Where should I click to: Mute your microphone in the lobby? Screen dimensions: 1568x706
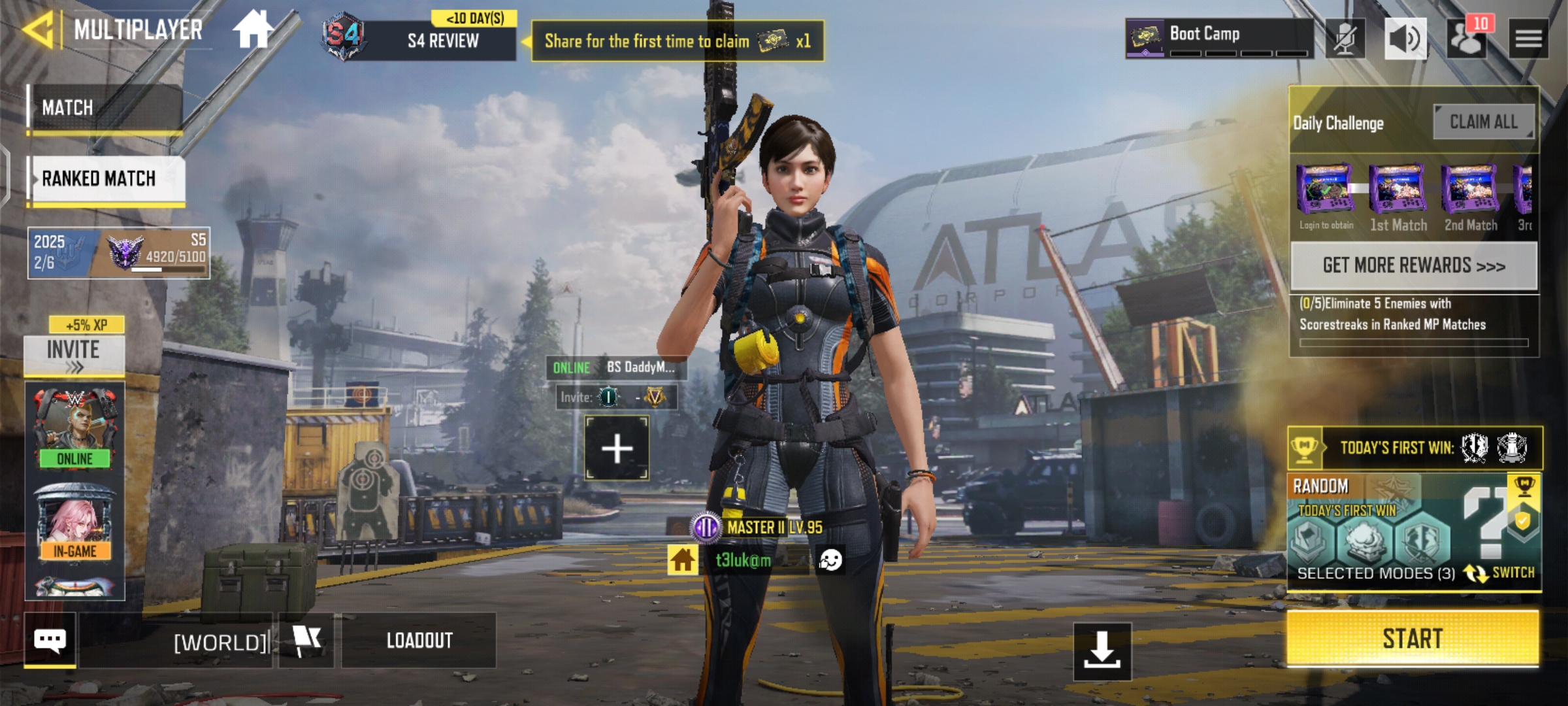tap(1346, 37)
